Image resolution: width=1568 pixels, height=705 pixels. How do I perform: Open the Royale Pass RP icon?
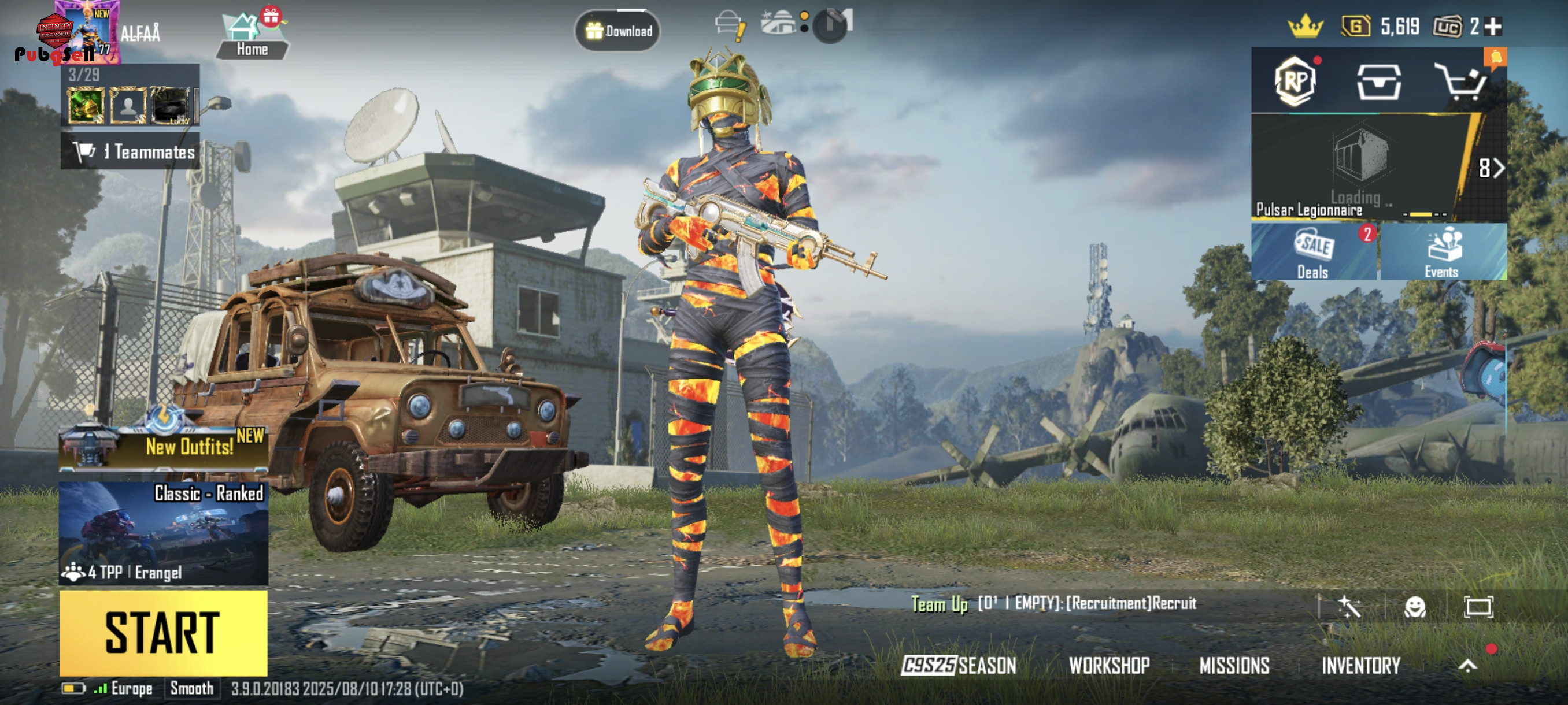pos(1295,81)
